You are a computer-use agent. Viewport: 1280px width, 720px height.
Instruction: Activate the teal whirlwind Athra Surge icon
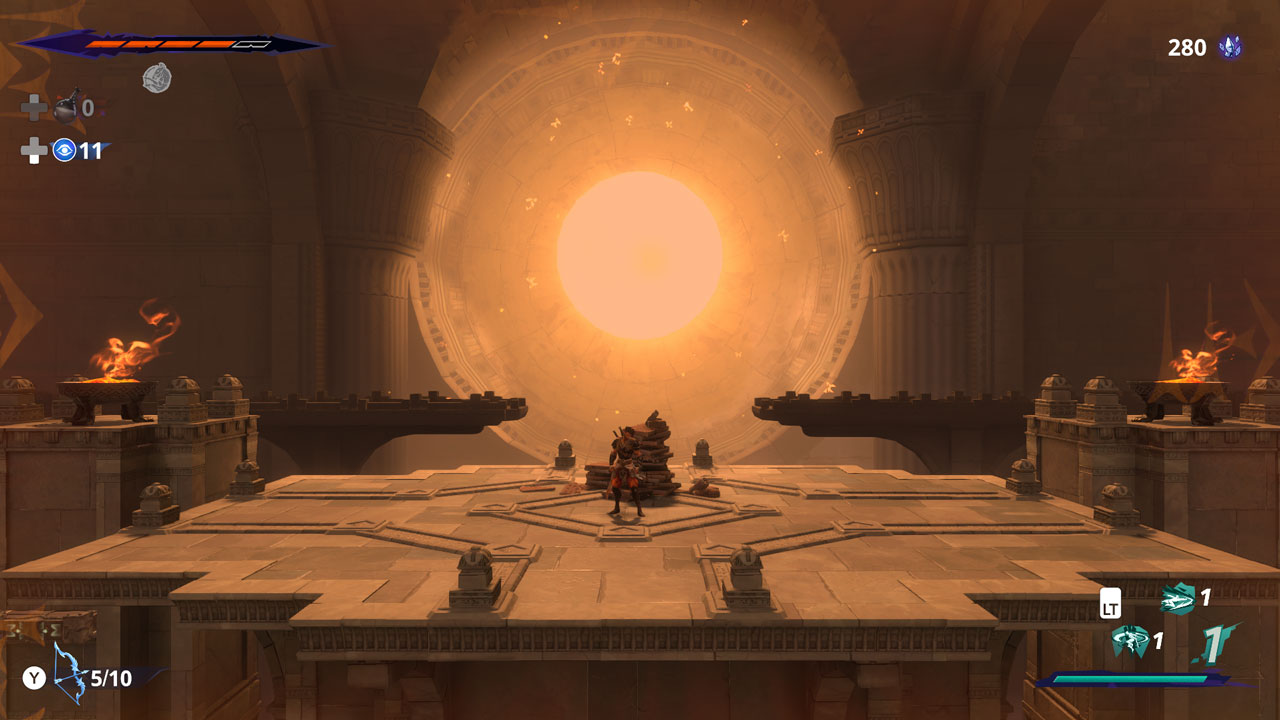[x=1131, y=641]
